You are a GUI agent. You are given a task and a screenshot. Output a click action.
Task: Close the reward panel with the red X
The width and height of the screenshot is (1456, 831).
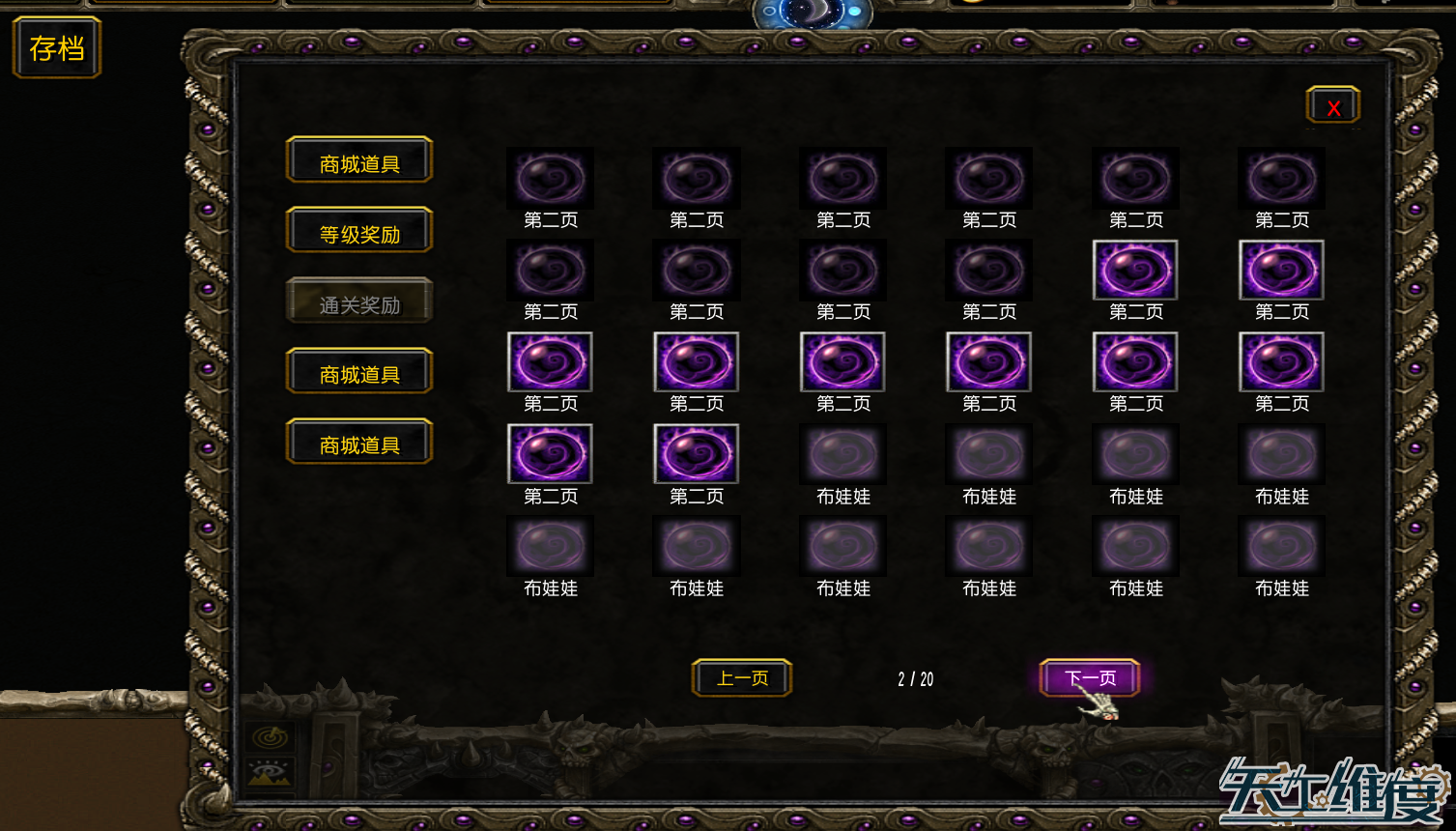[1332, 104]
